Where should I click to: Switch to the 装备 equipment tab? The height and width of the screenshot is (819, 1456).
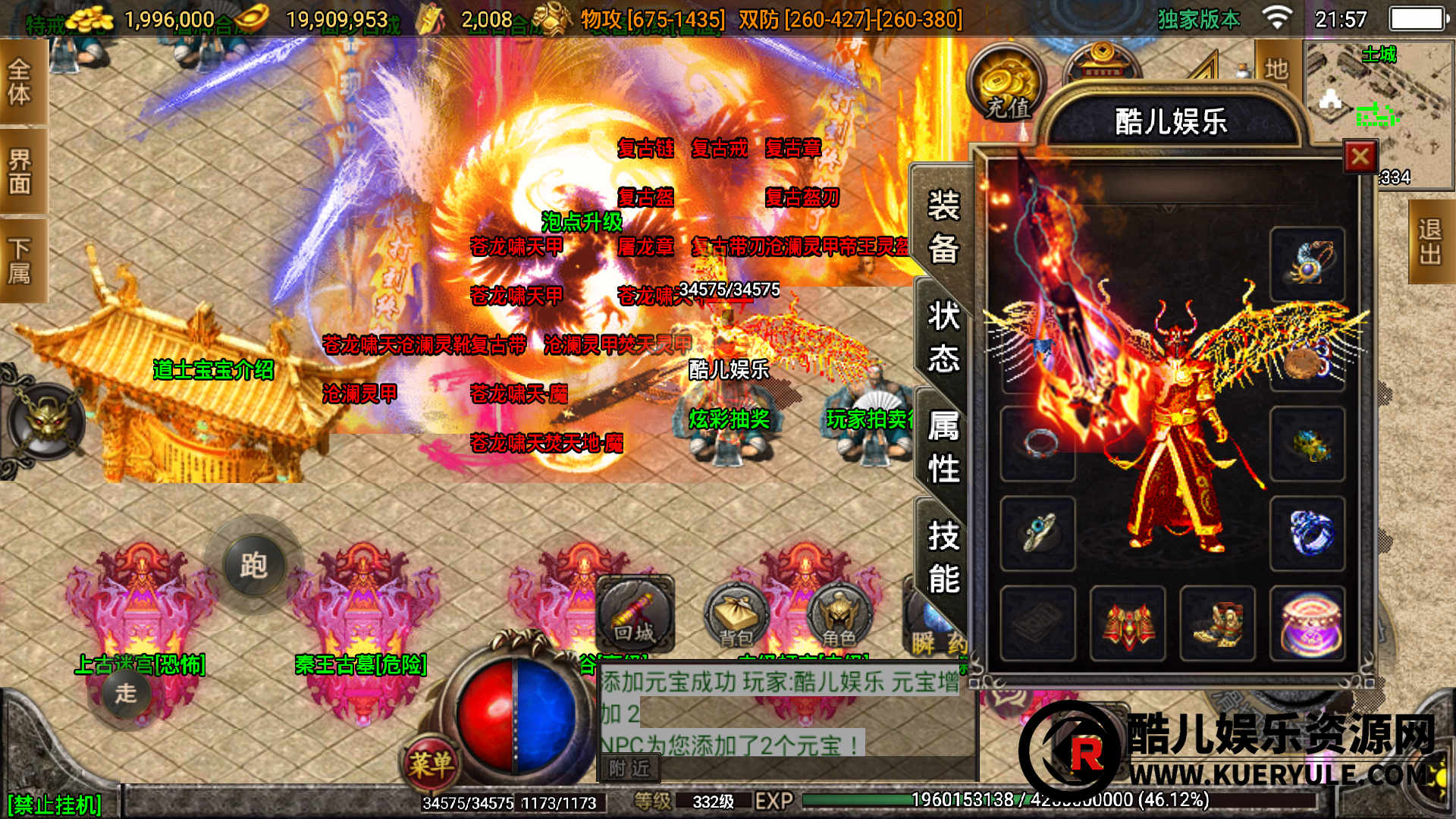(x=943, y=226)
